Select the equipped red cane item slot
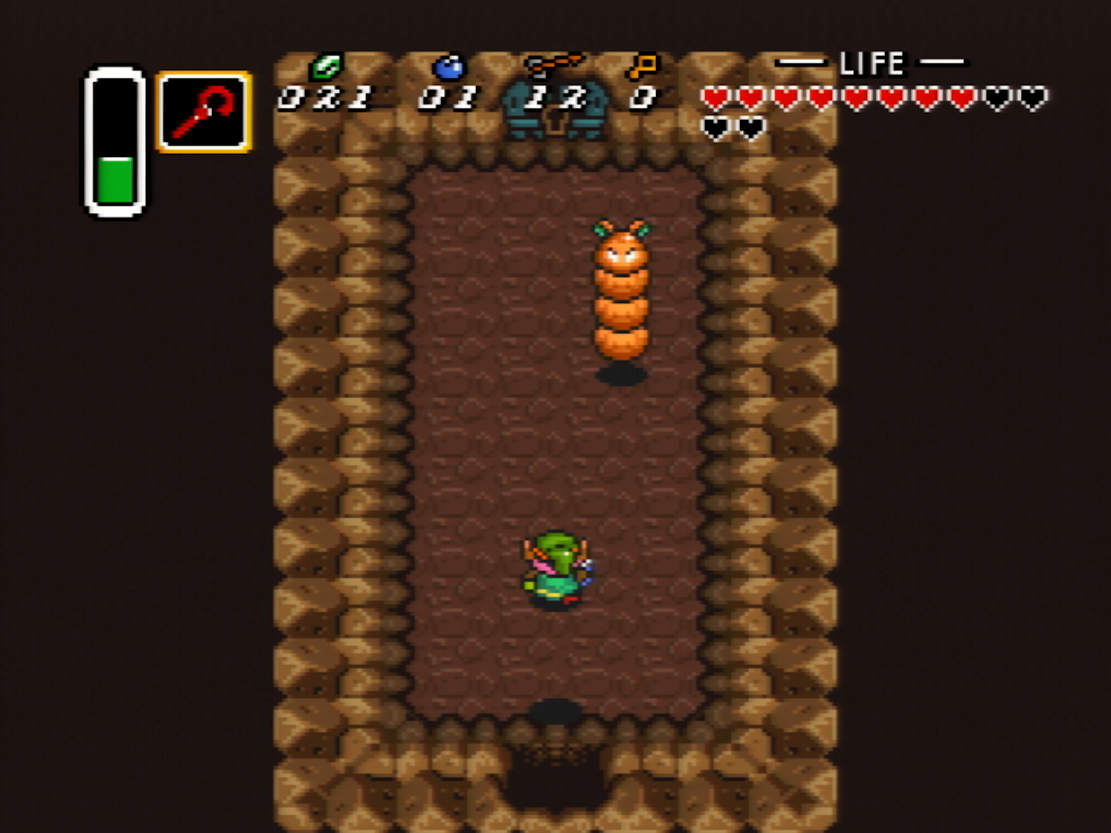 (203, 112)
